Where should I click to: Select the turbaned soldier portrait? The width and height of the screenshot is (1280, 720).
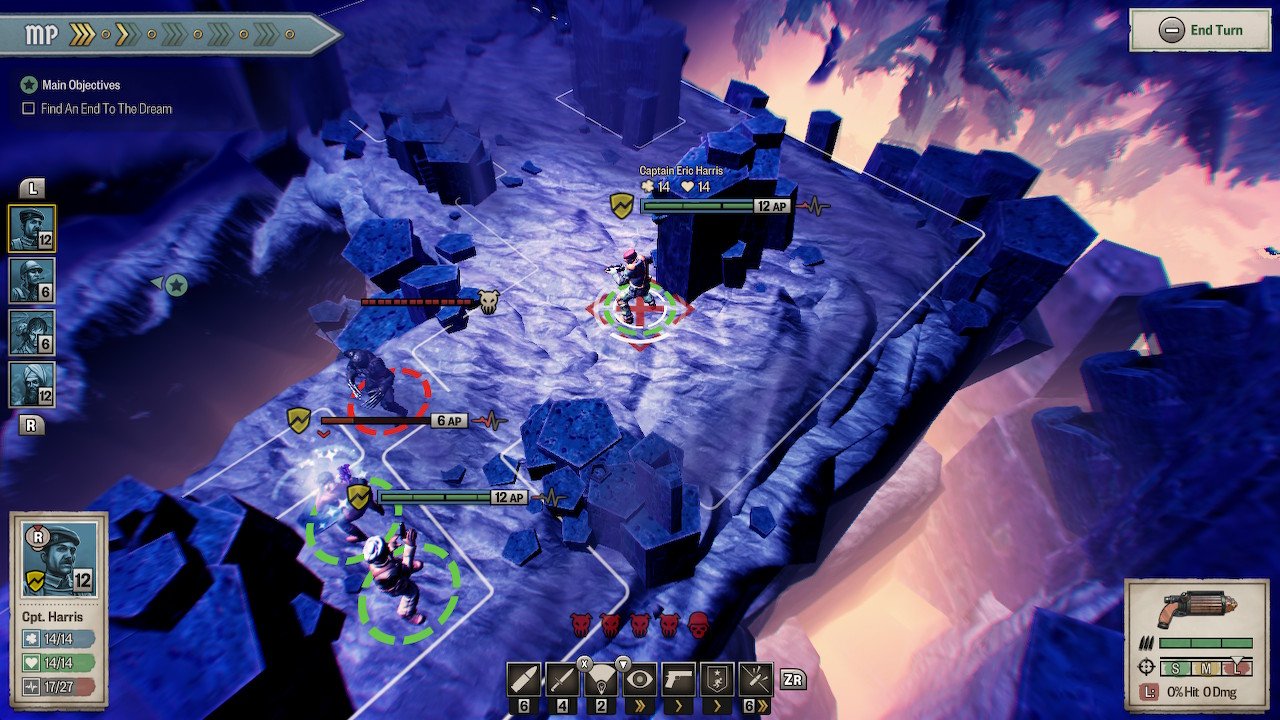click(x=32, y=384)
